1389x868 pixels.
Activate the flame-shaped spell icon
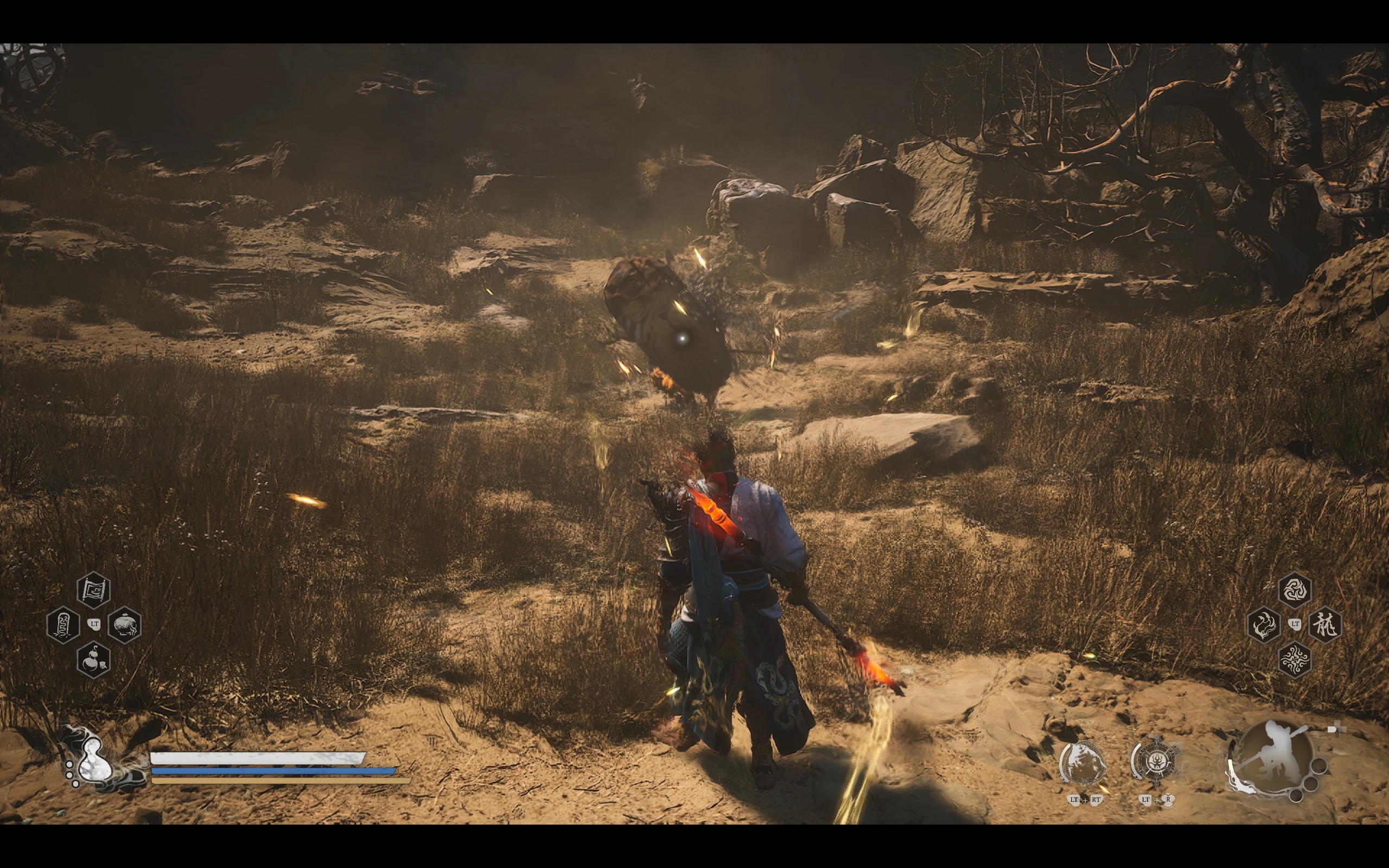pyautogui.click(x=1263, y=624)
